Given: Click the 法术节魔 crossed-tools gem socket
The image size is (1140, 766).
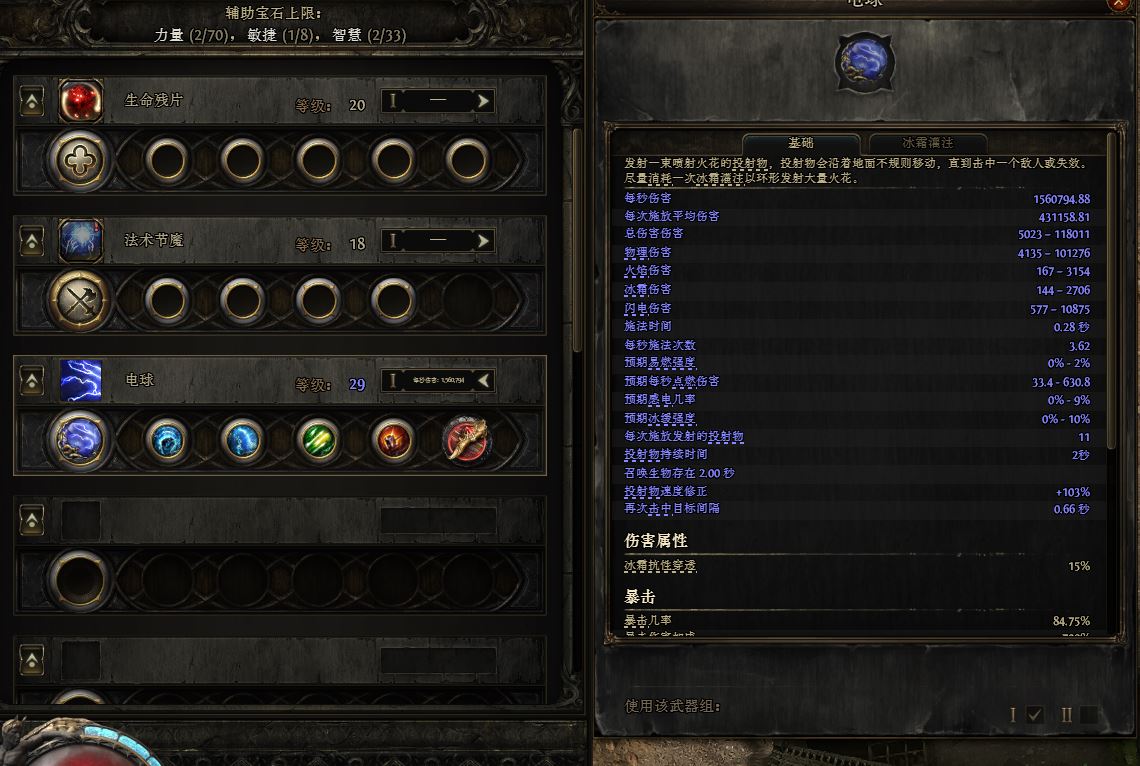Looking at the screenshot, I should (x=81, y=298).
